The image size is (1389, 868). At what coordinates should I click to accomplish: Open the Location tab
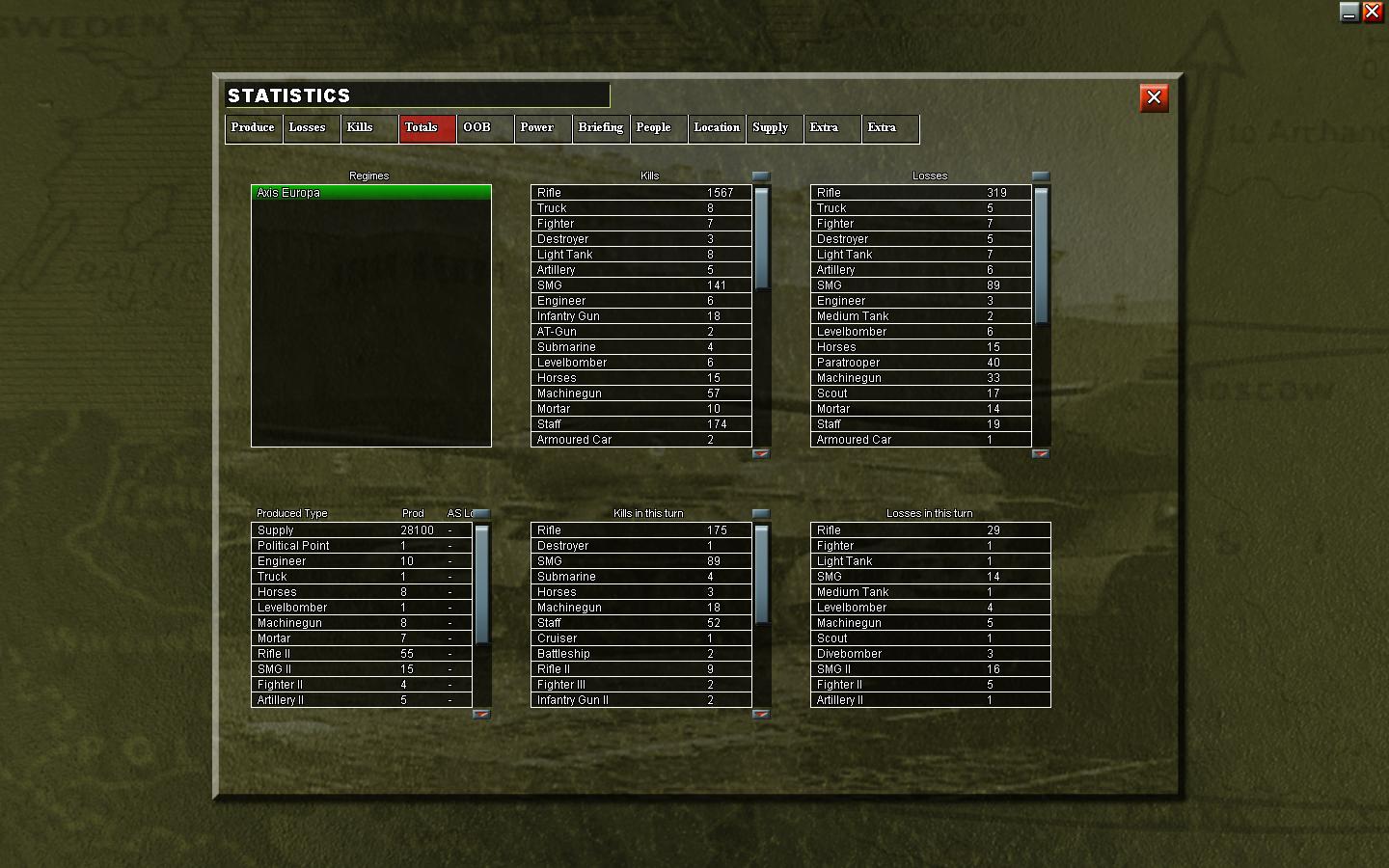[716, 128]
